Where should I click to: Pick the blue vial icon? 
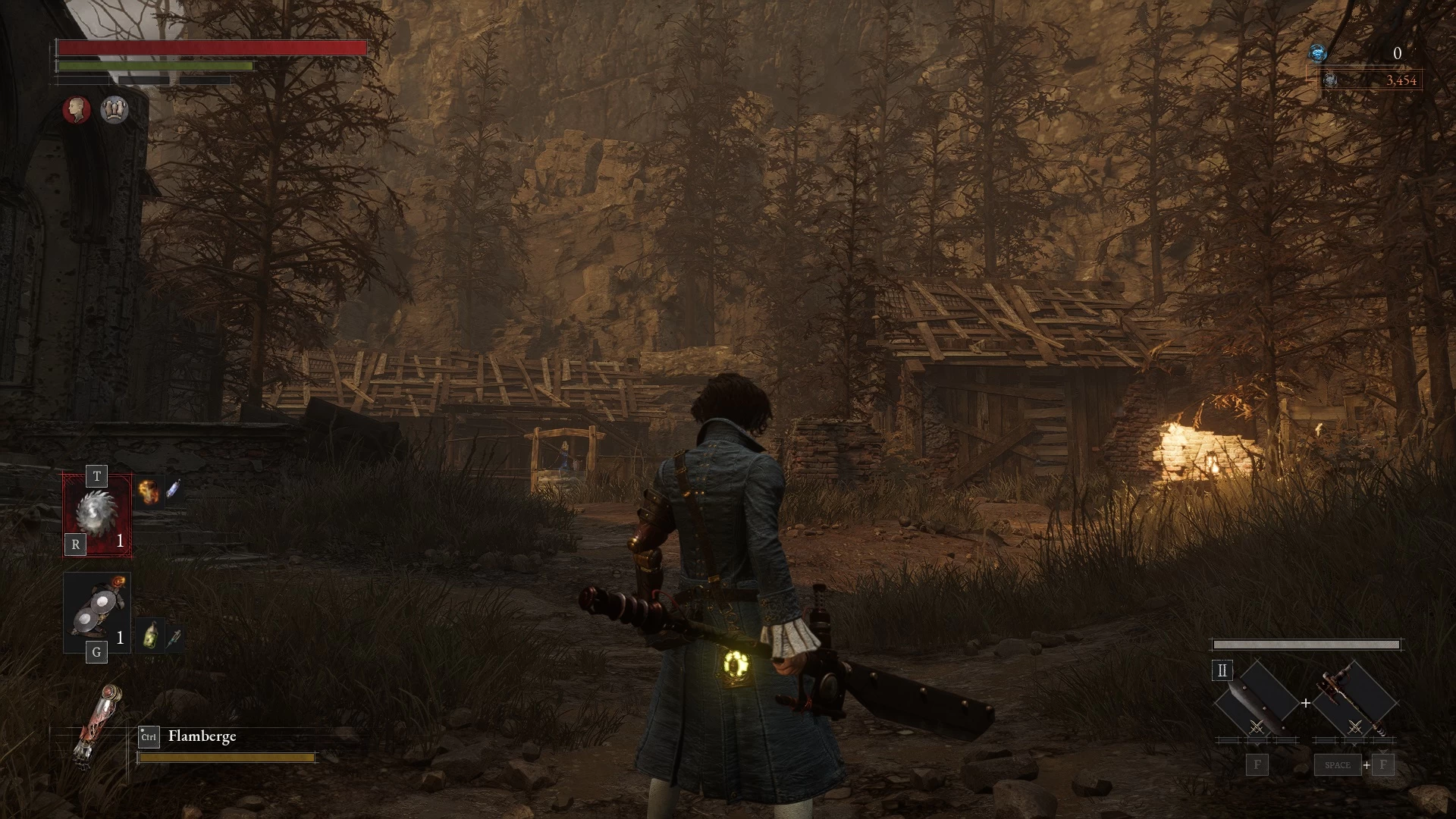(173, 489)
